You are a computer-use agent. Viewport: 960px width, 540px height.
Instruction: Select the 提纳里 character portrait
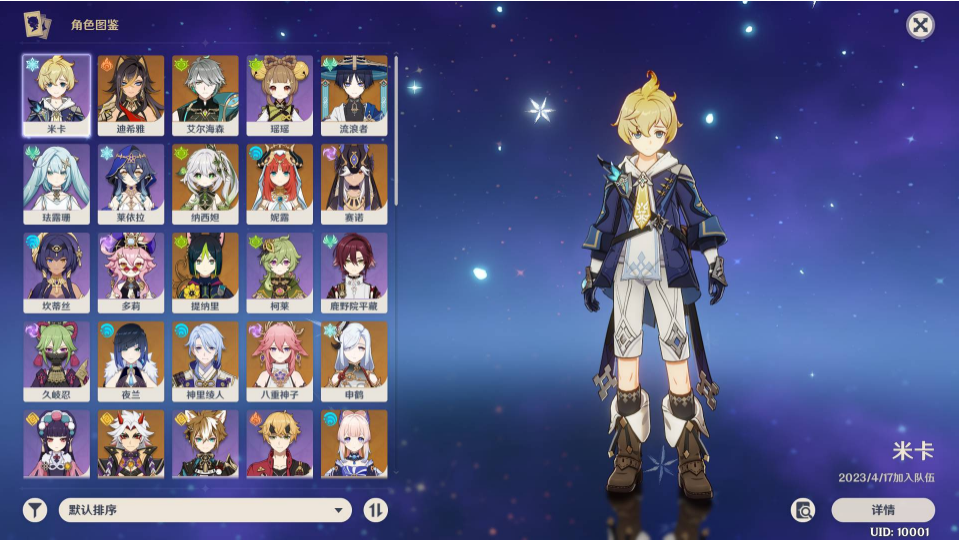point(205,273)
